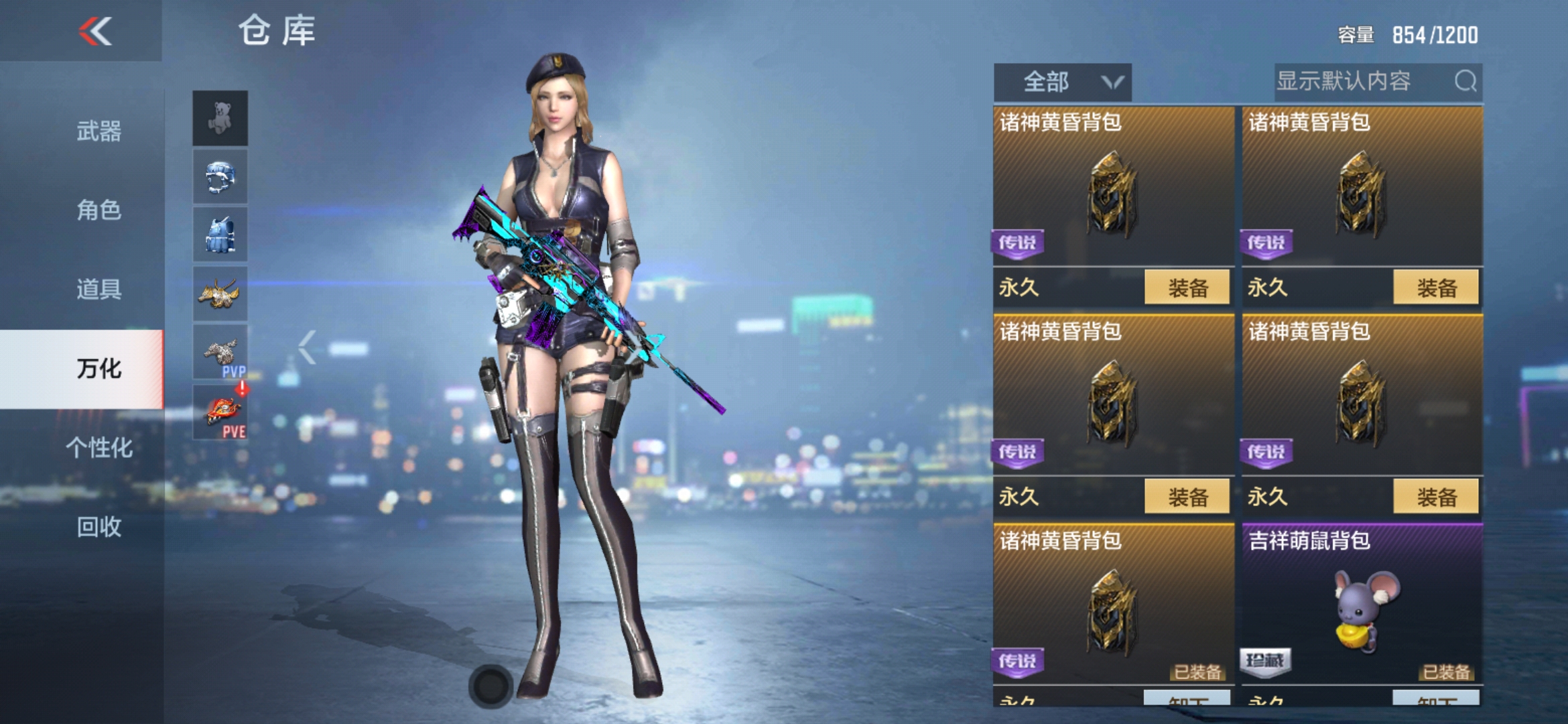
Task: Open the PVE loadout slot
Action: pos(220,411)
